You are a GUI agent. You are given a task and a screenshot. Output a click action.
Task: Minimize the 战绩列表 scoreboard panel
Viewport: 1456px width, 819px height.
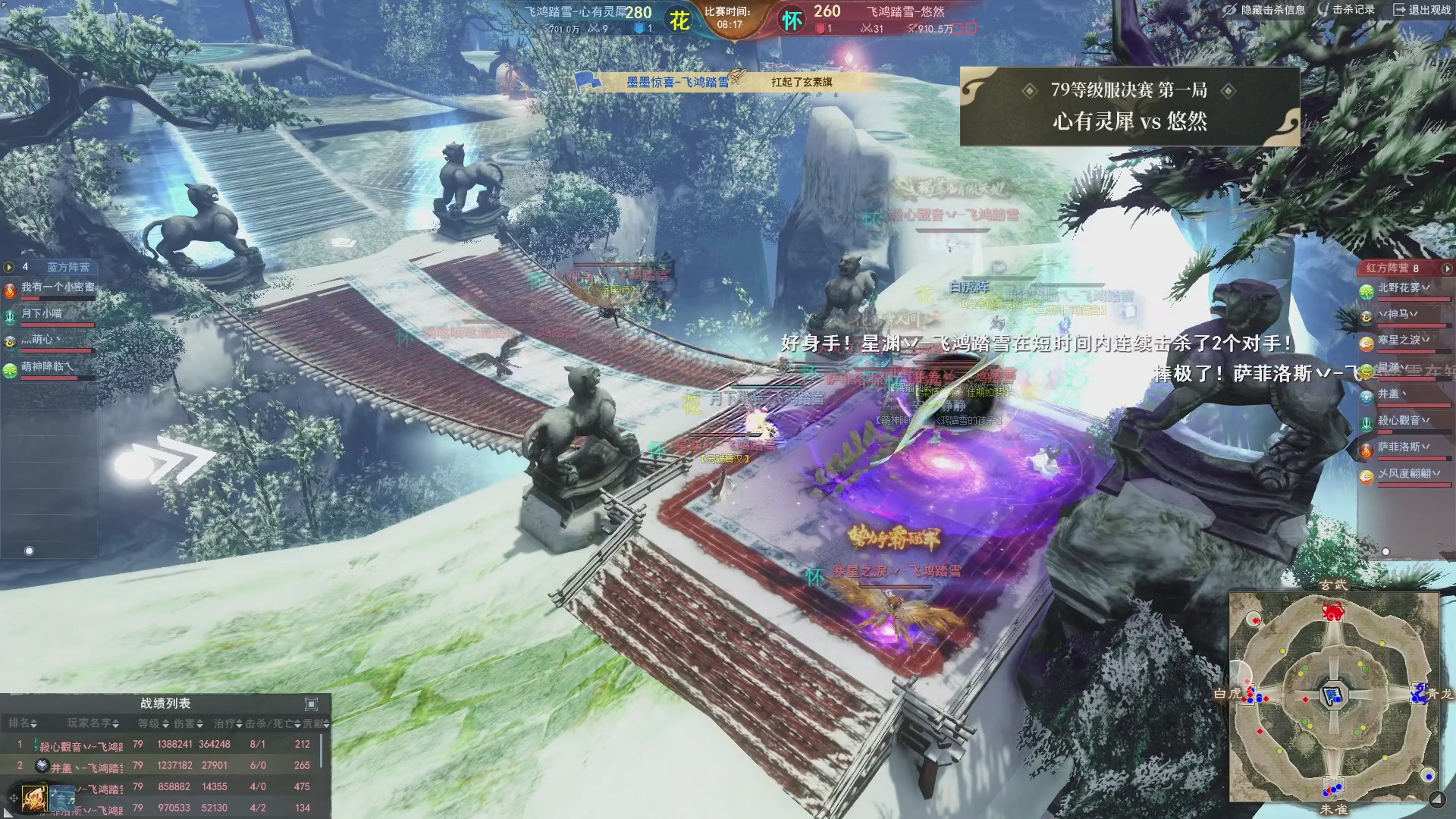(x=311, y=704)
